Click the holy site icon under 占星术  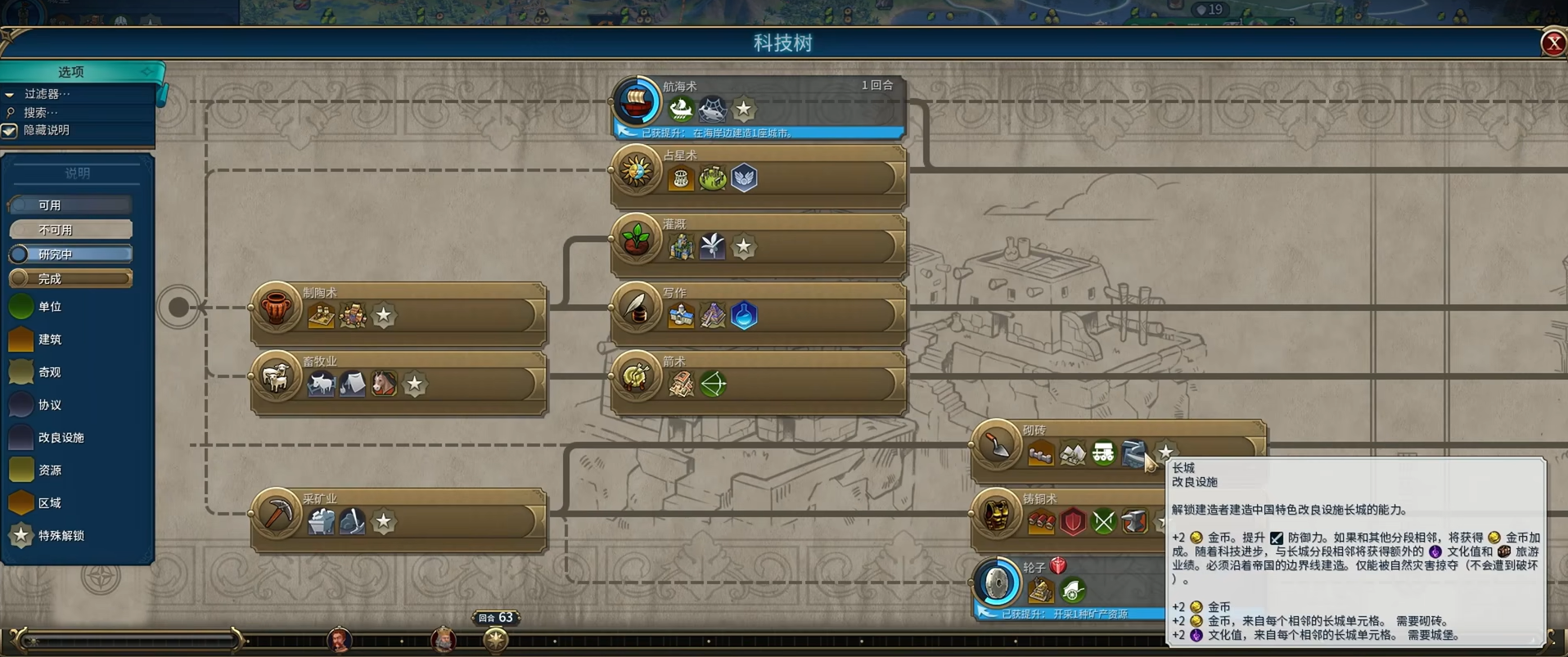pyautogui.click(x=744, y=178)
